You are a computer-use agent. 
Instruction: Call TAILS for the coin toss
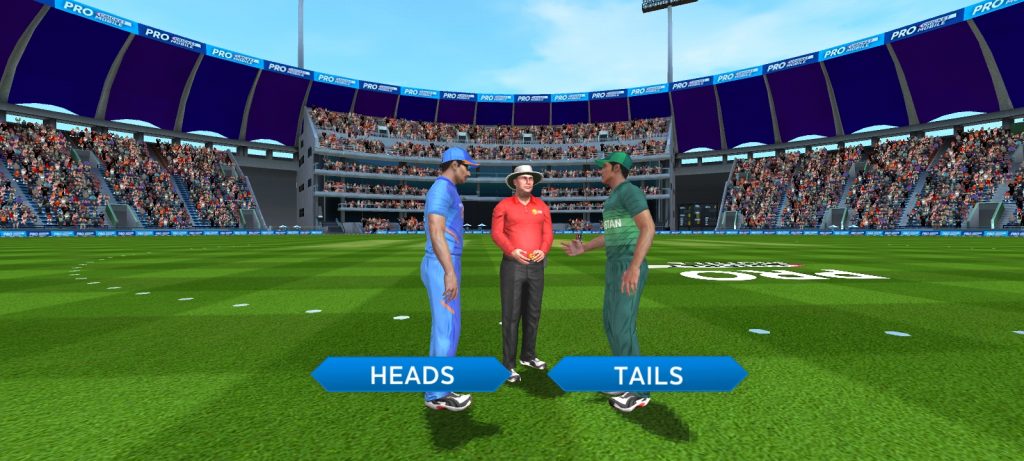(647, 375)
